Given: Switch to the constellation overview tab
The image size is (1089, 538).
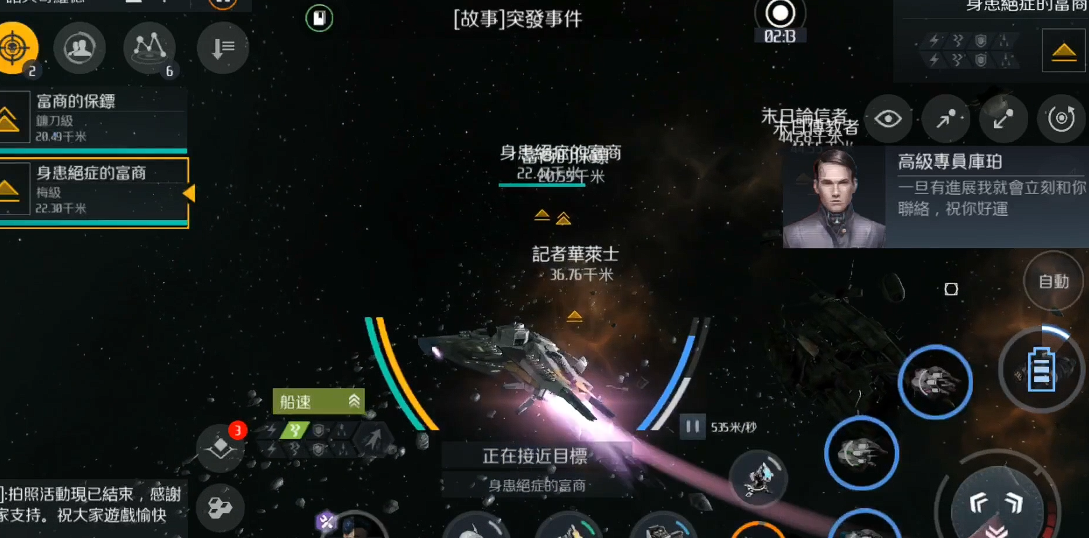Looking at the screenshot, I should coord(149,47).
